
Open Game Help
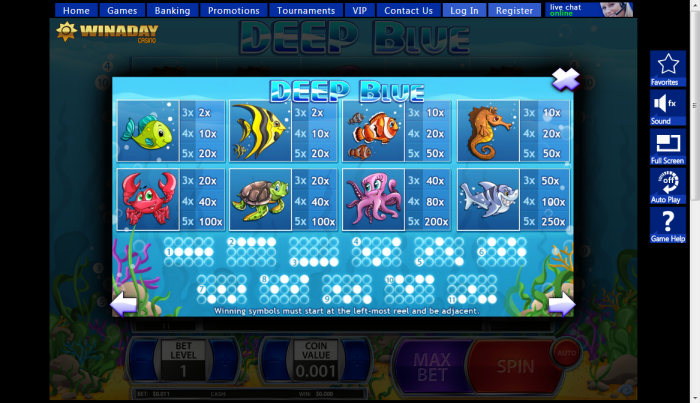(x=667, y=225)
